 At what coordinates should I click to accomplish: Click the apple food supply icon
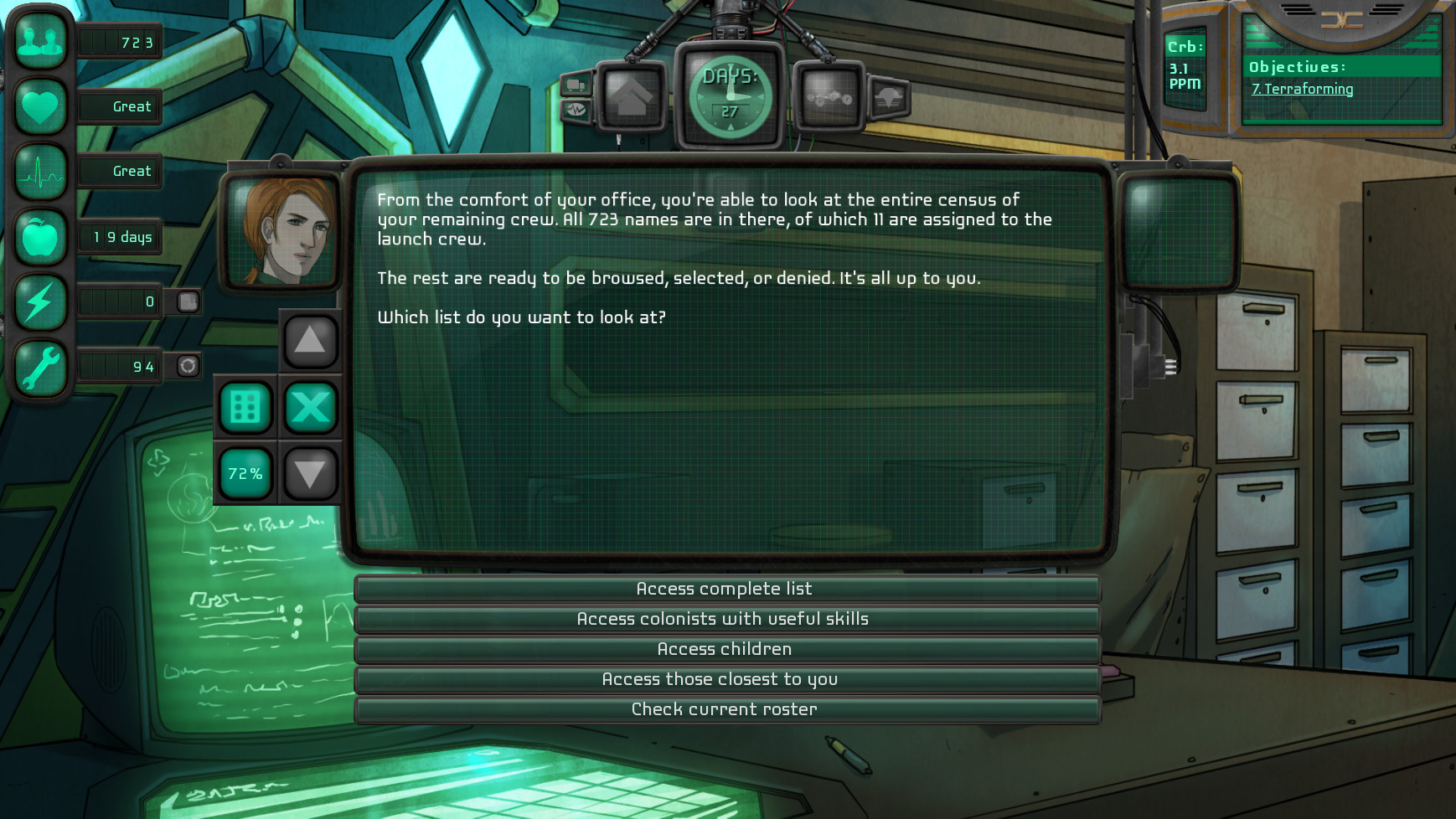[39, 236]
